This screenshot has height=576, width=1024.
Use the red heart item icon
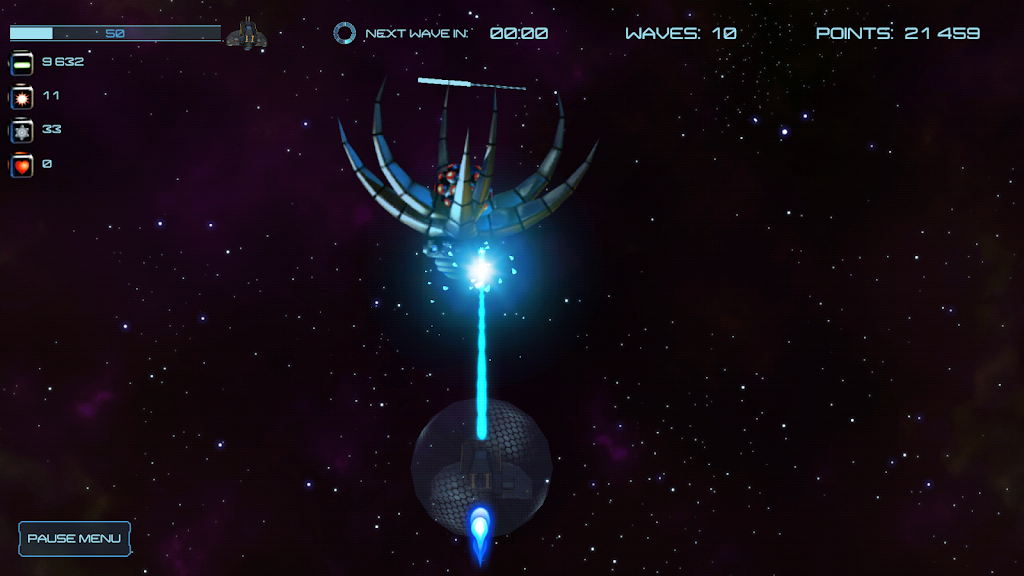22,165
